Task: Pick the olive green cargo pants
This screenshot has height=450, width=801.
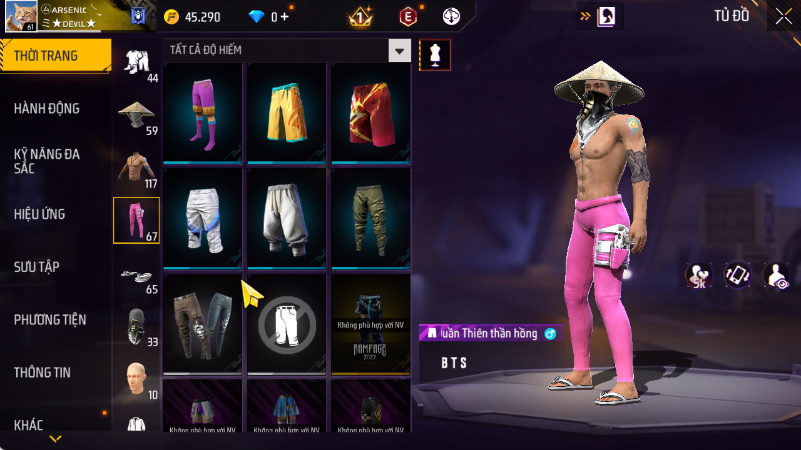Action: (371, 216)
